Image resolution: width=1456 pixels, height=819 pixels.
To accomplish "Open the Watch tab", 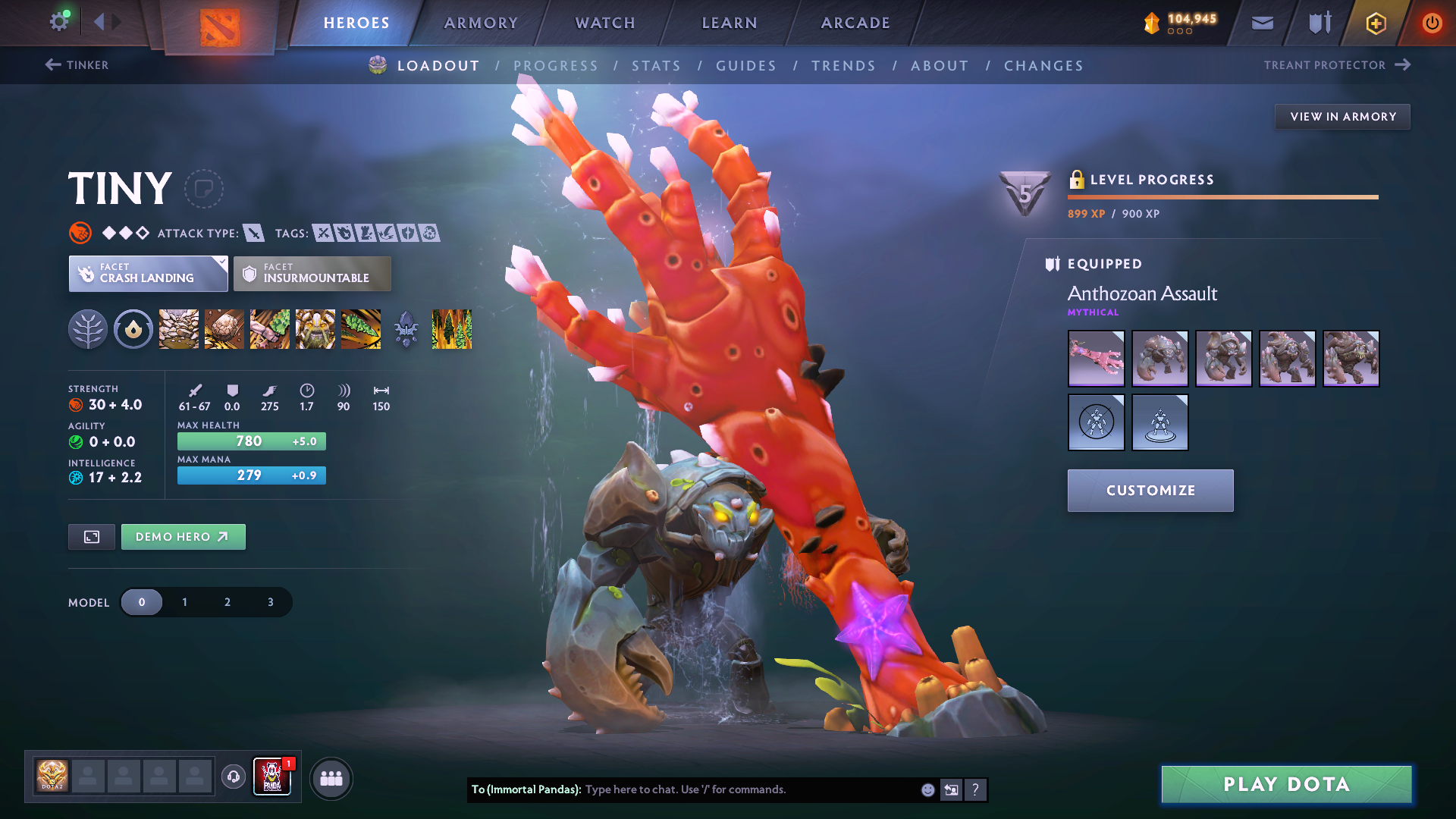I will coord(605,23).
